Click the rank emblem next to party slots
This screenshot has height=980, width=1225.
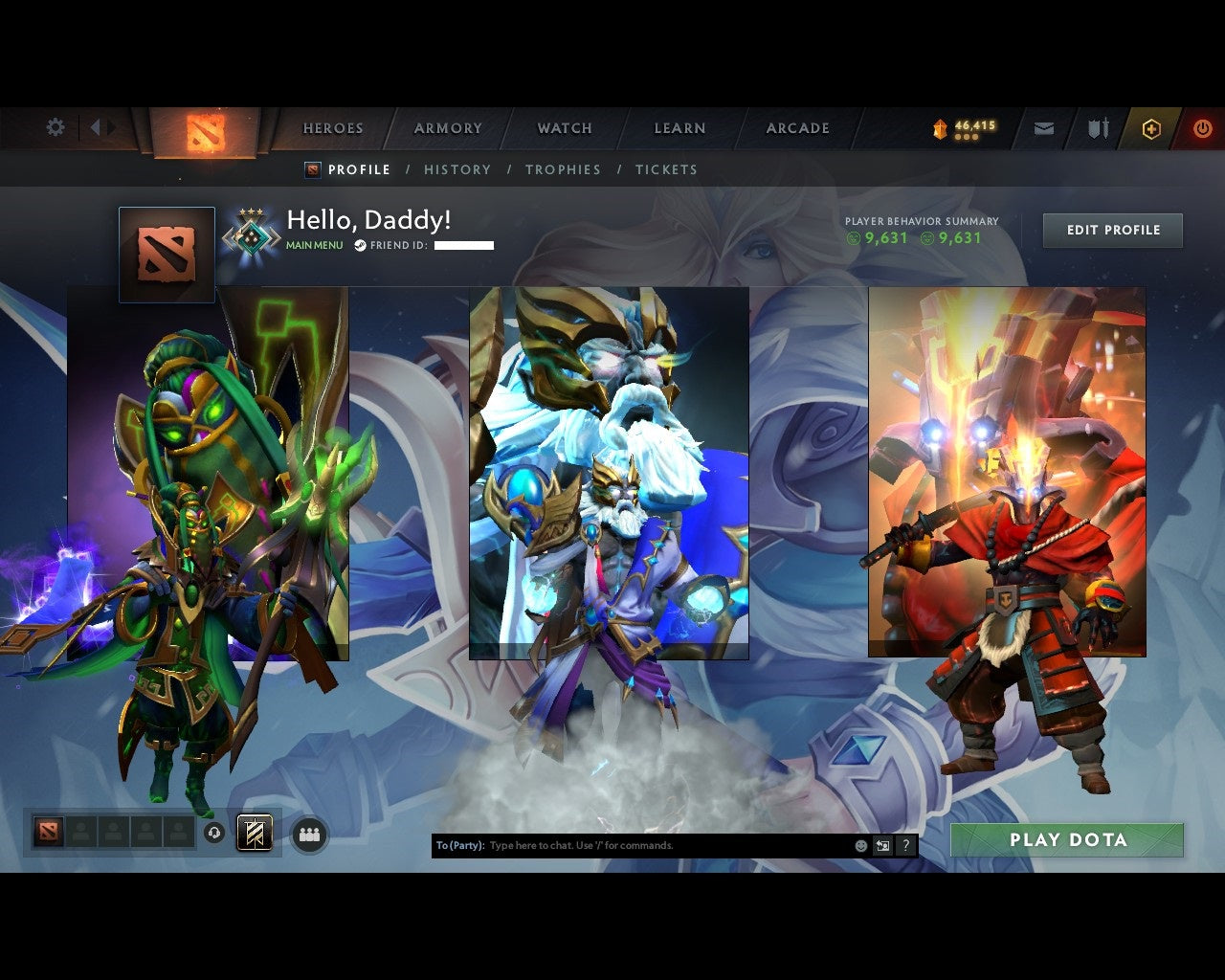pyautogui.click(x=253, y=833)
